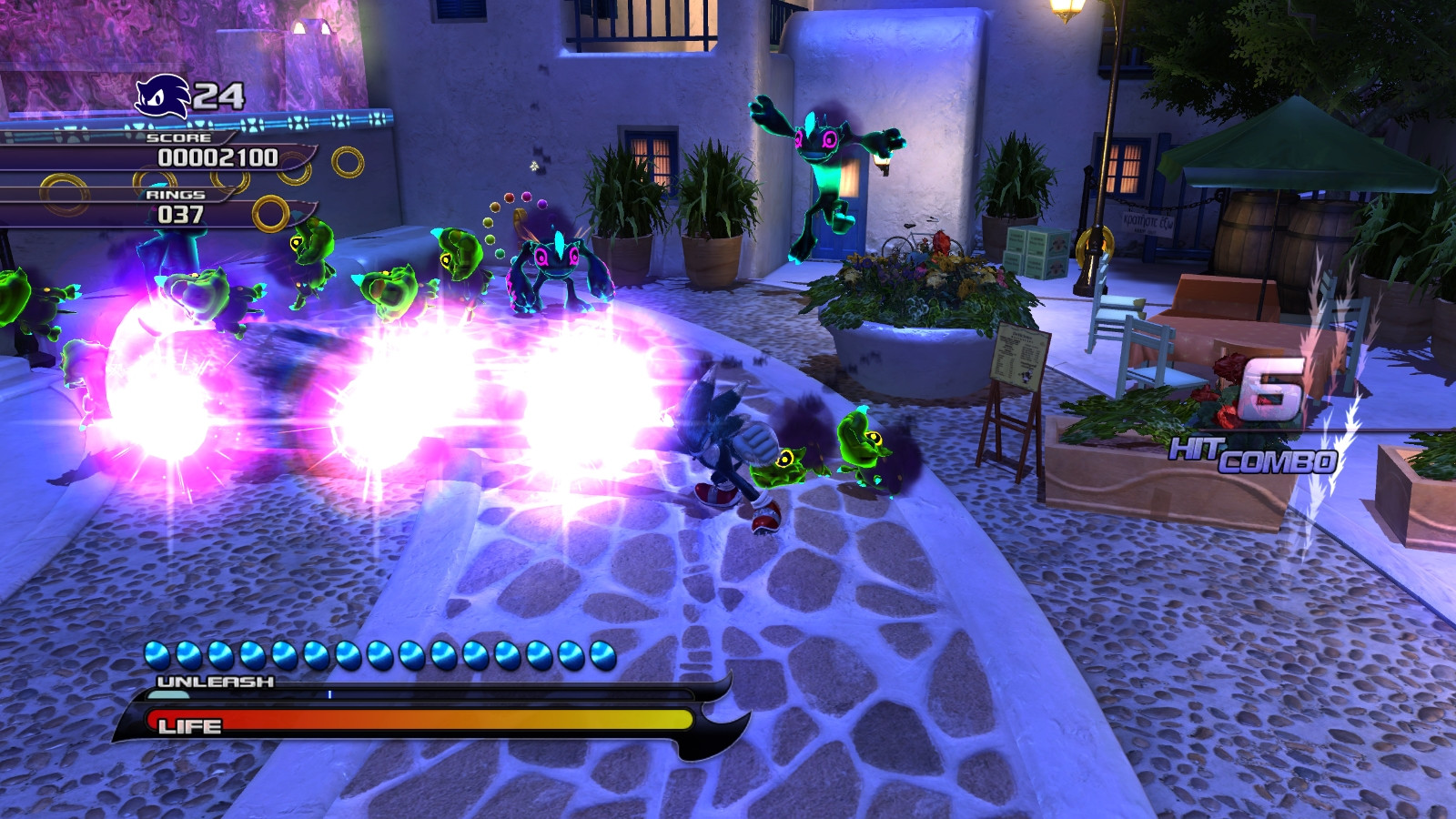This screenshot has width=1456, height=819.
Task: Click Sonic standing on the cobblestones
Action: click(723, 446)
